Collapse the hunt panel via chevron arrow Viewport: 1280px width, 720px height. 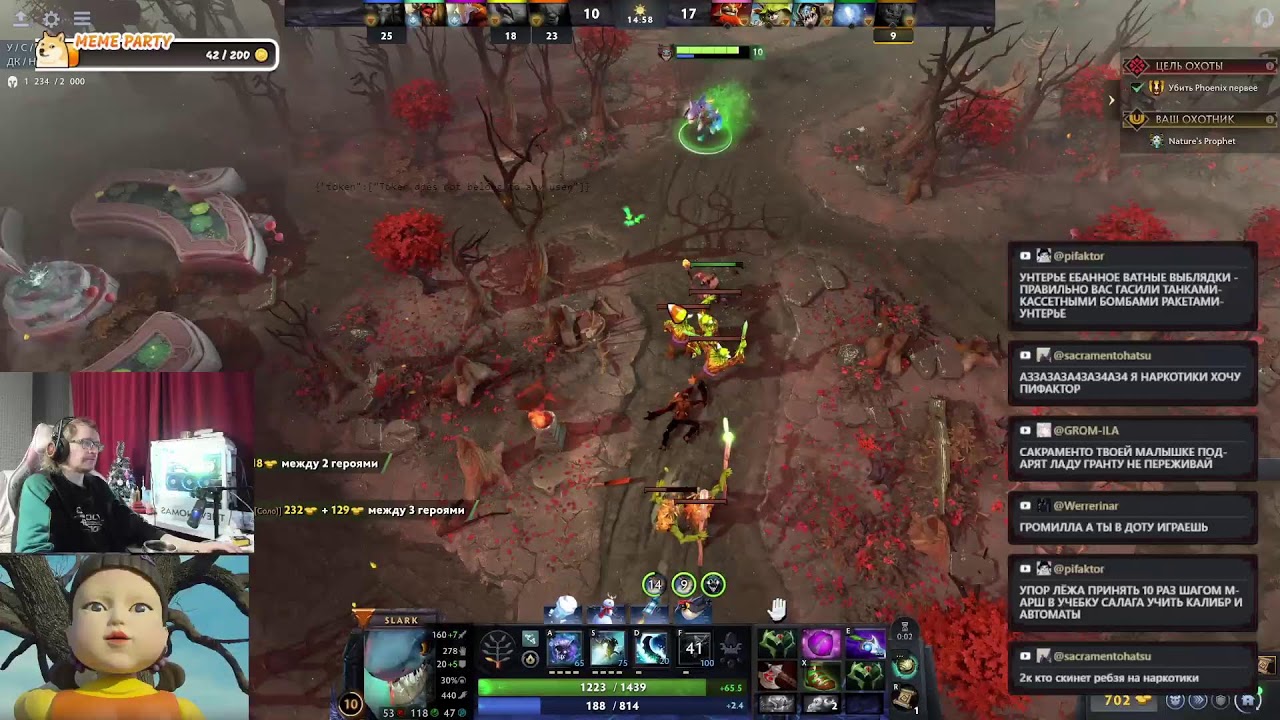[x=1110, y=99]
